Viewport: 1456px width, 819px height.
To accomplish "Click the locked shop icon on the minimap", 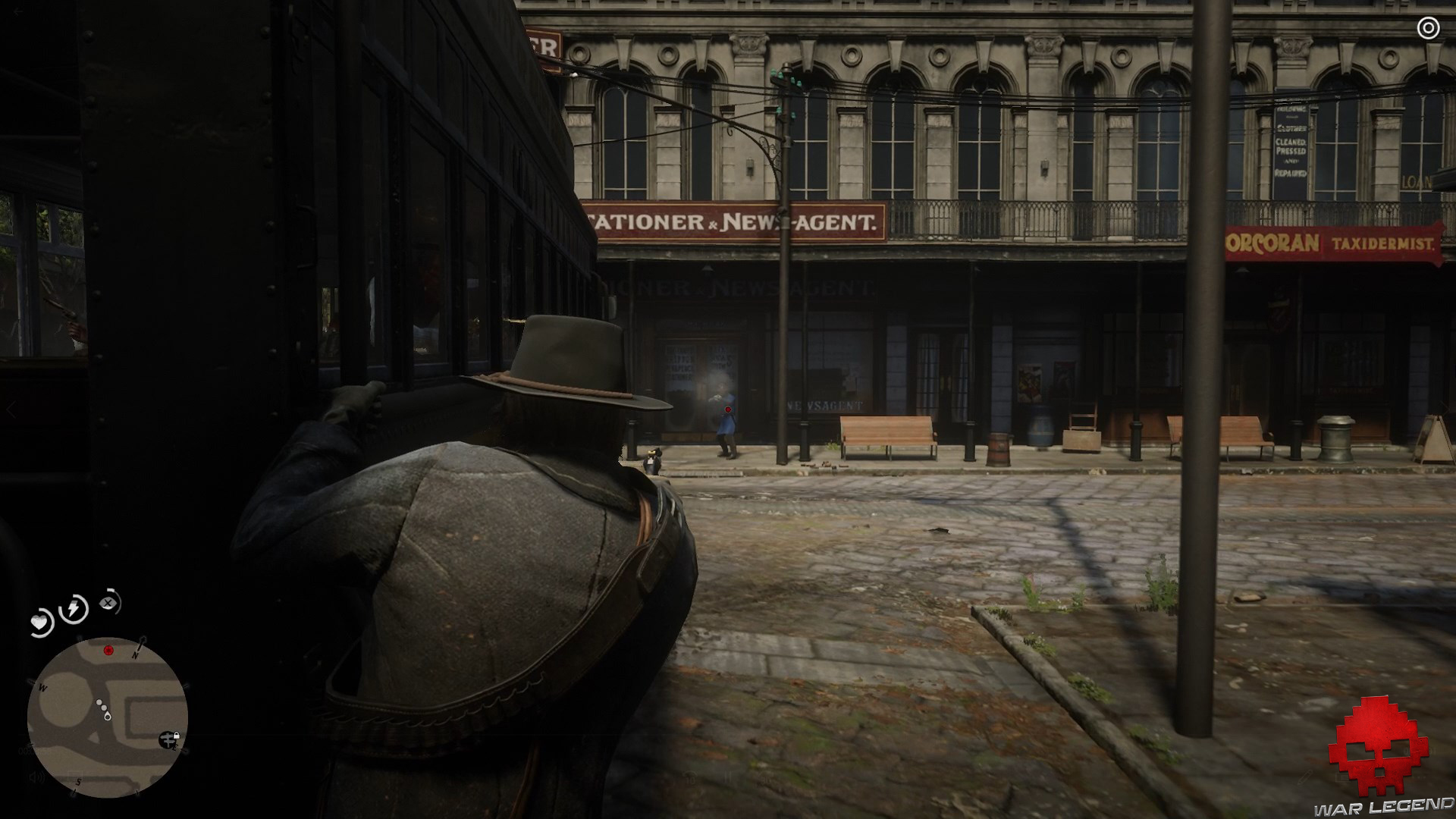I will tap(168, 739).
